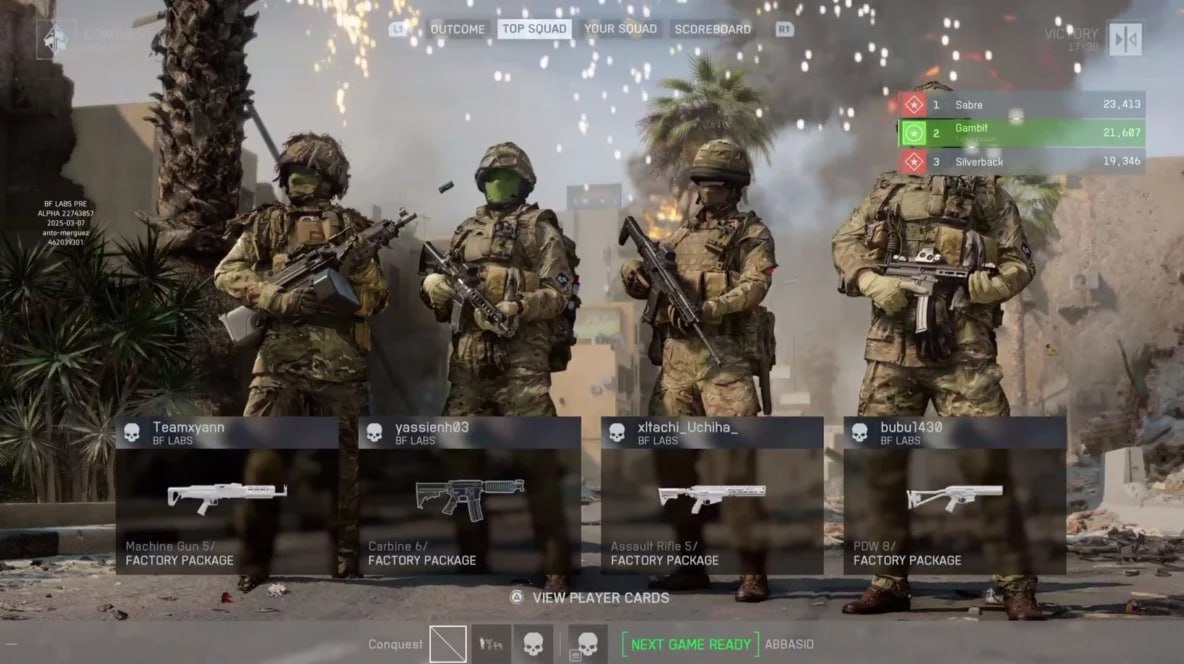Select the Sabre squad ranking row
The width and height of the screenshot is (1184, 664).
[x=1022, y=104]
